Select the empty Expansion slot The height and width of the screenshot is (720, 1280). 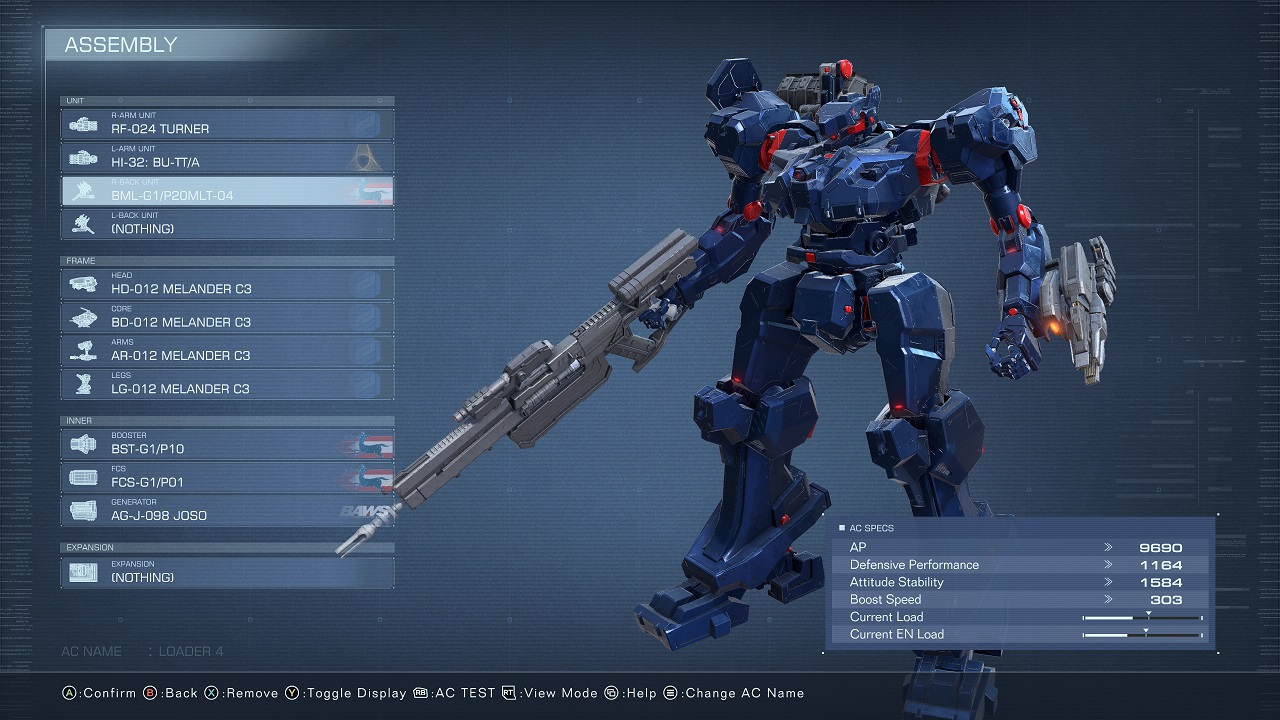(x=228, y=572)
